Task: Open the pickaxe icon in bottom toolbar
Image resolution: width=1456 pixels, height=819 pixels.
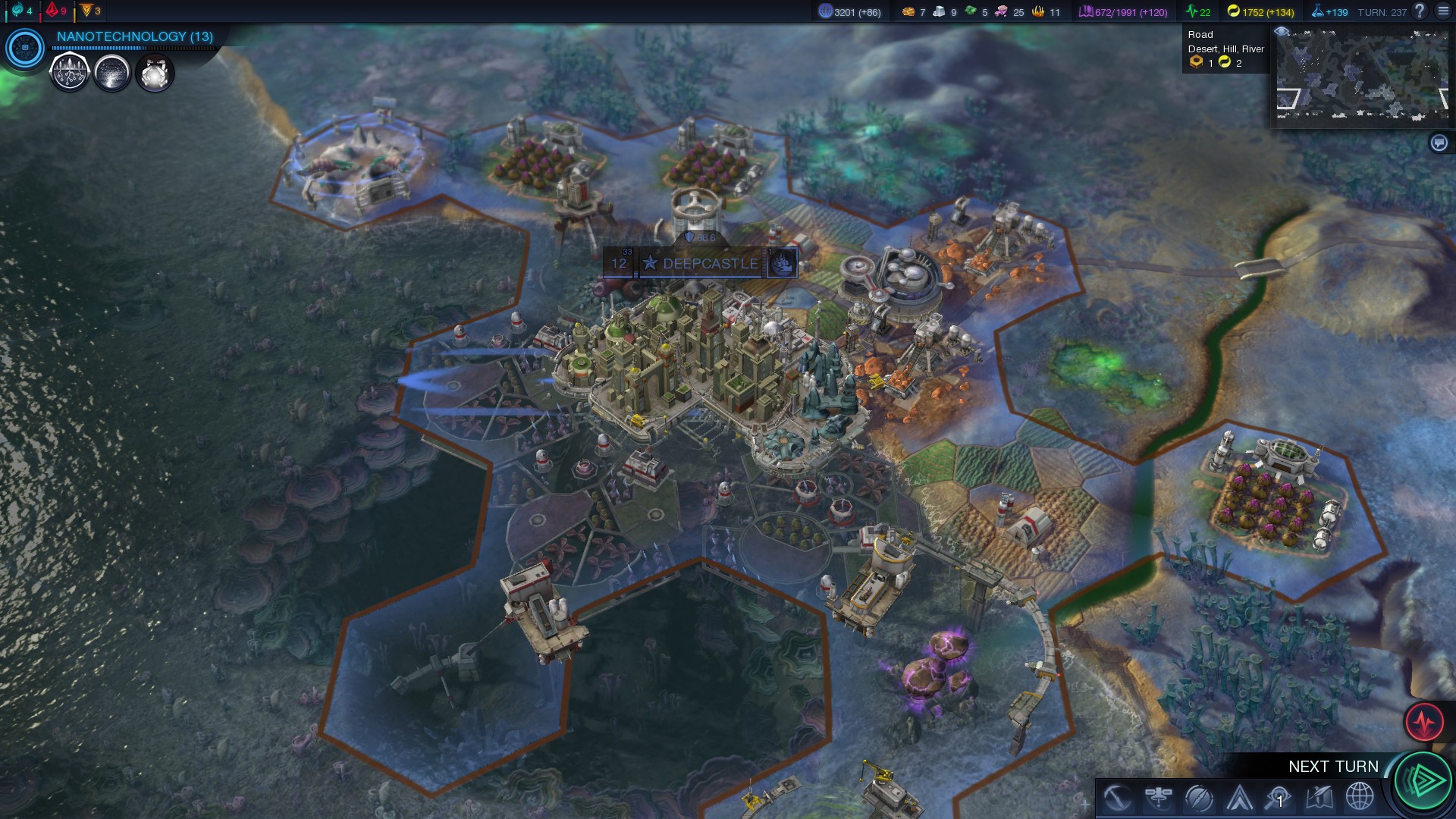Action: click(1117, 798)
